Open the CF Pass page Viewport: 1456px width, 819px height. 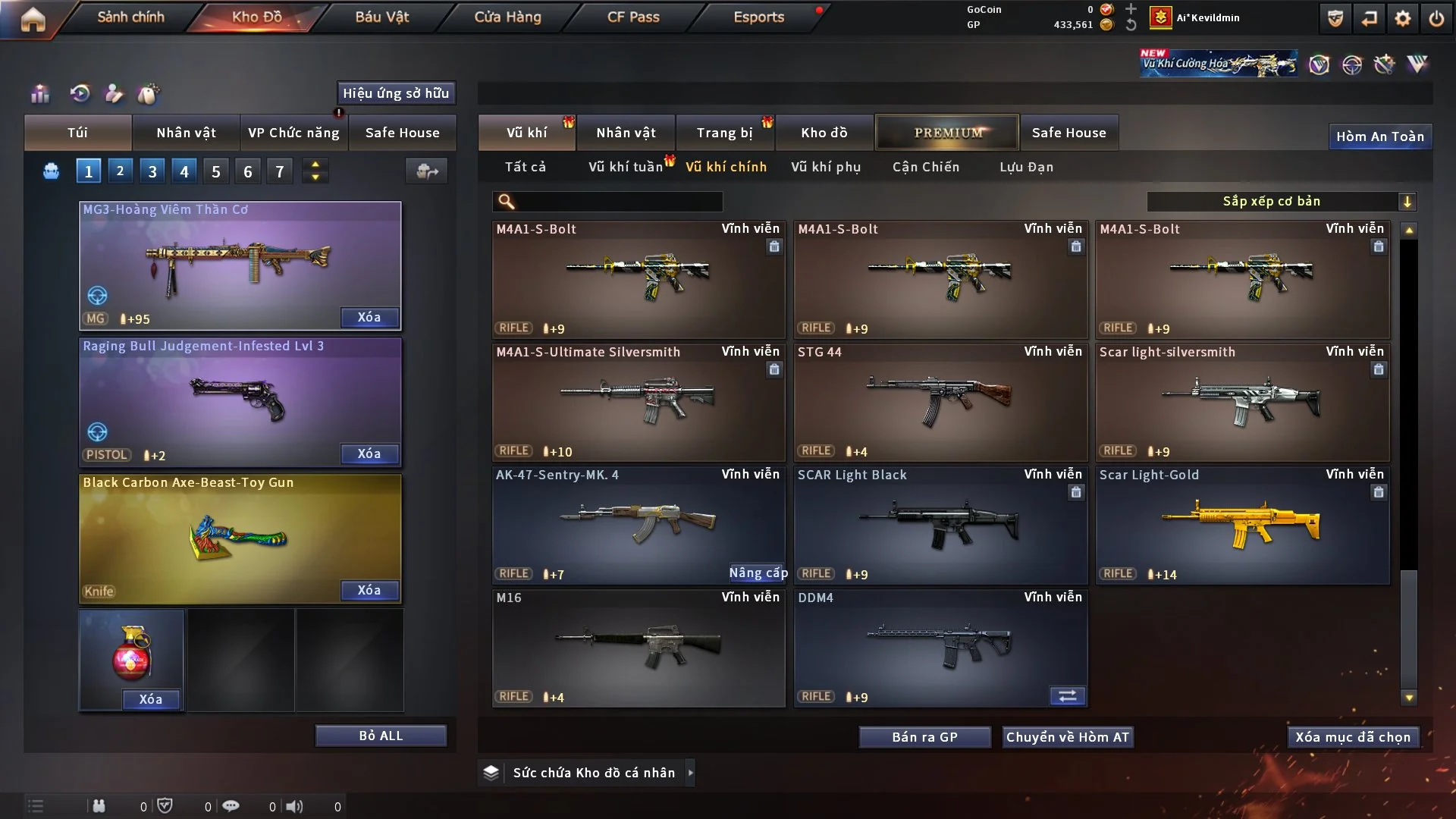633,17
